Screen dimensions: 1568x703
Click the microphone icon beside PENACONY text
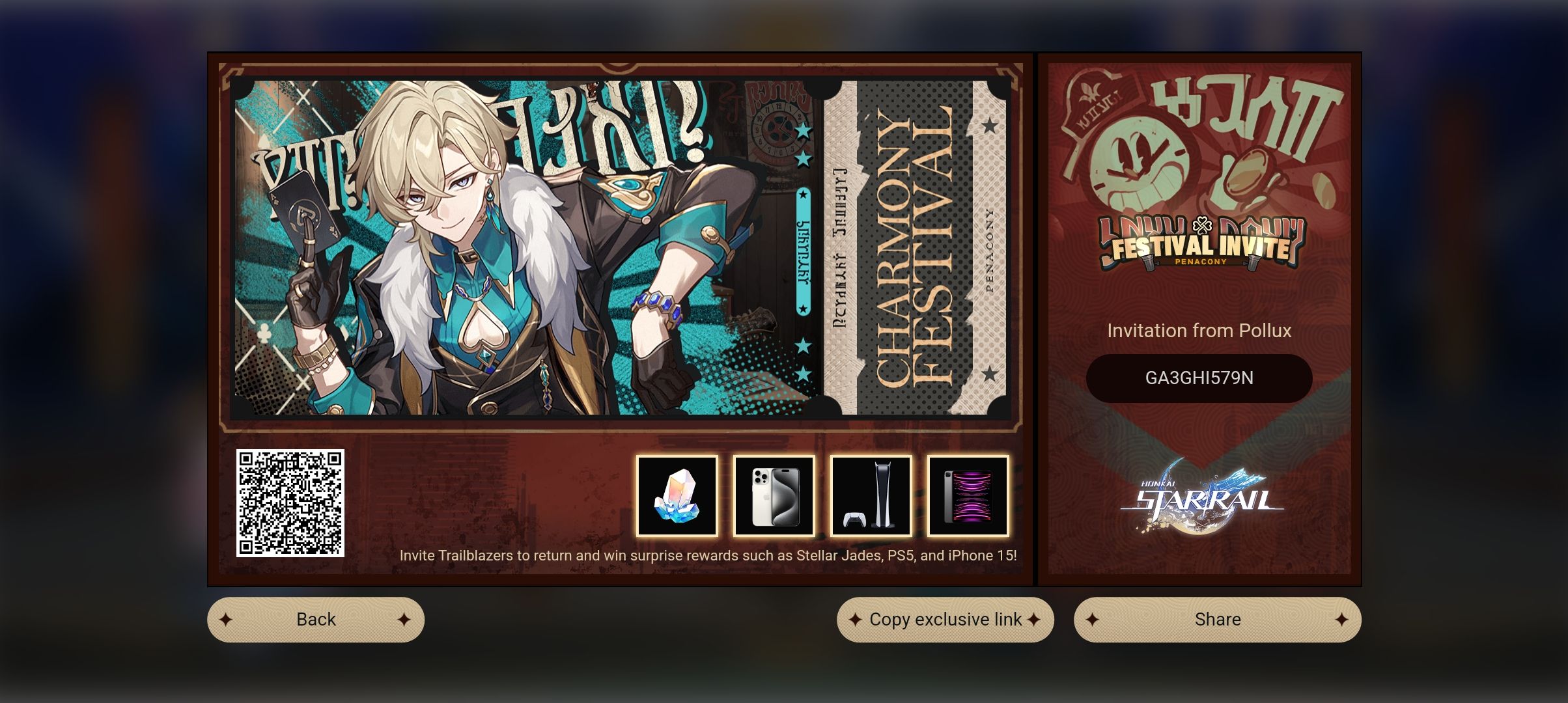pos(1147,262)
